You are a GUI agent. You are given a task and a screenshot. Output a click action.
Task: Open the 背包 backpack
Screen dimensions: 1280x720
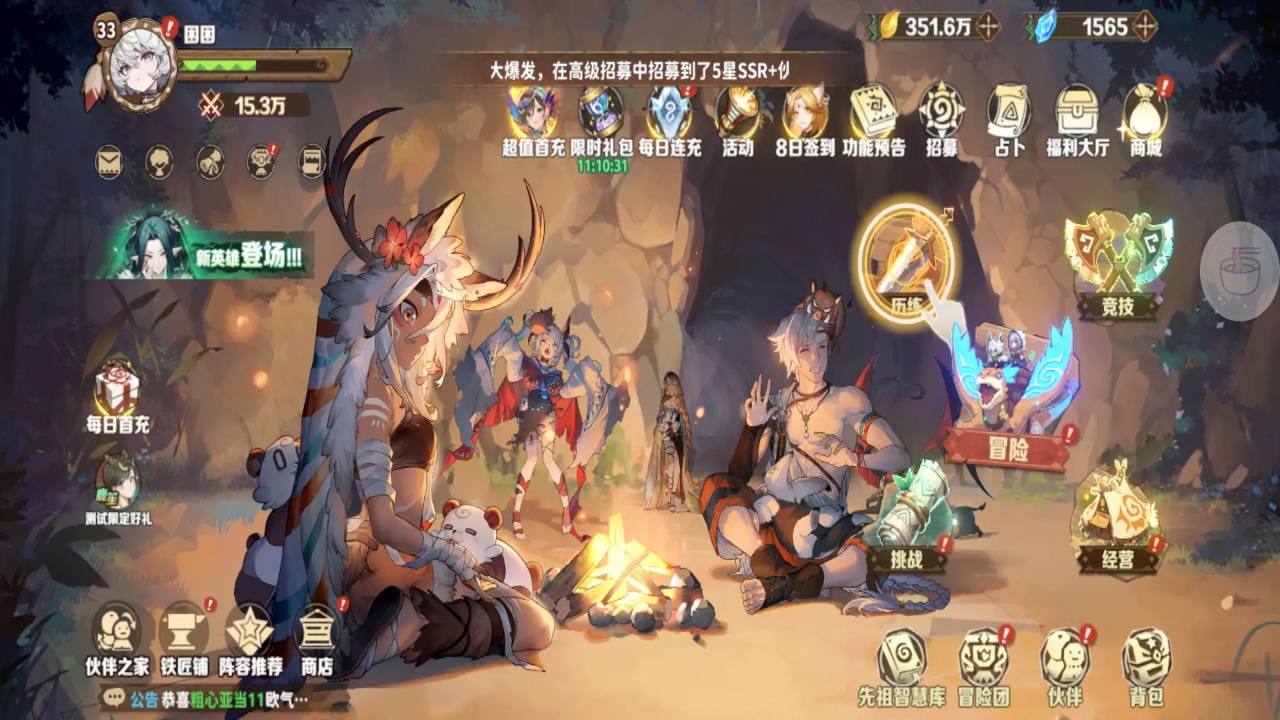(1146, 665)
